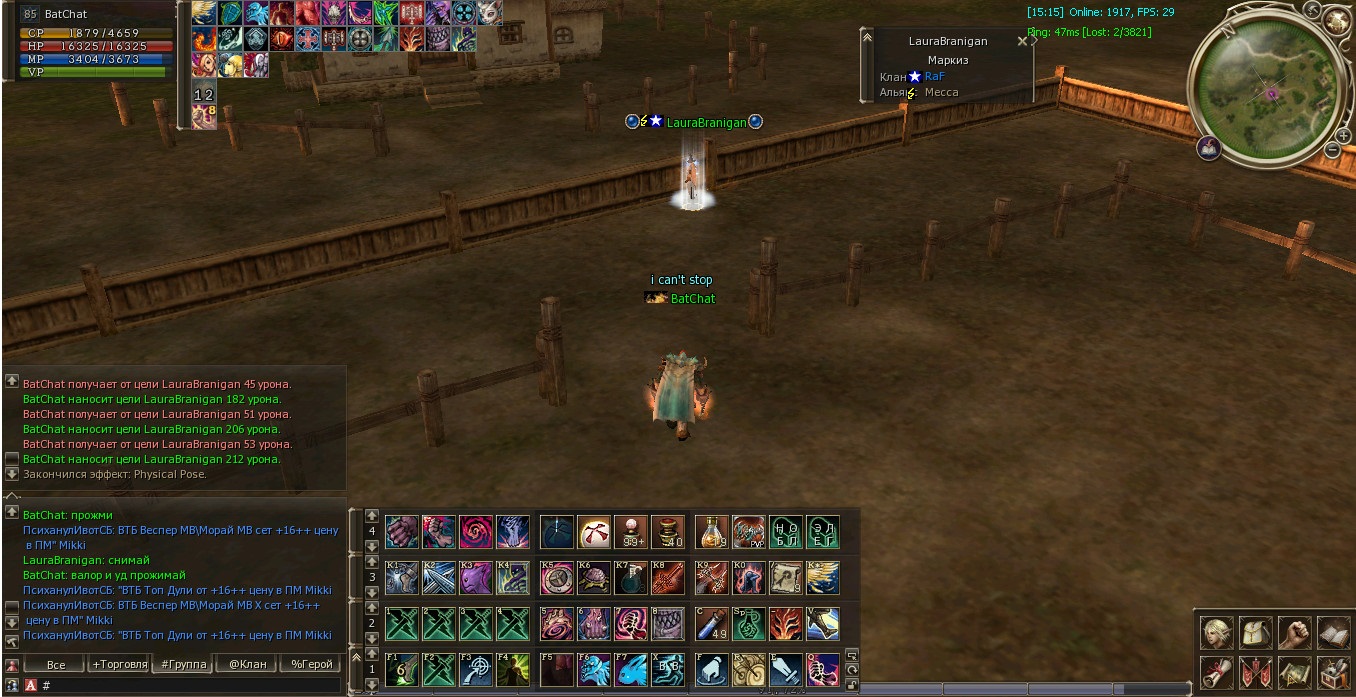Viewport: 1356px width, 697px height.
Task: Zoom out the minimap with minus button
Action: (1331, 150)
